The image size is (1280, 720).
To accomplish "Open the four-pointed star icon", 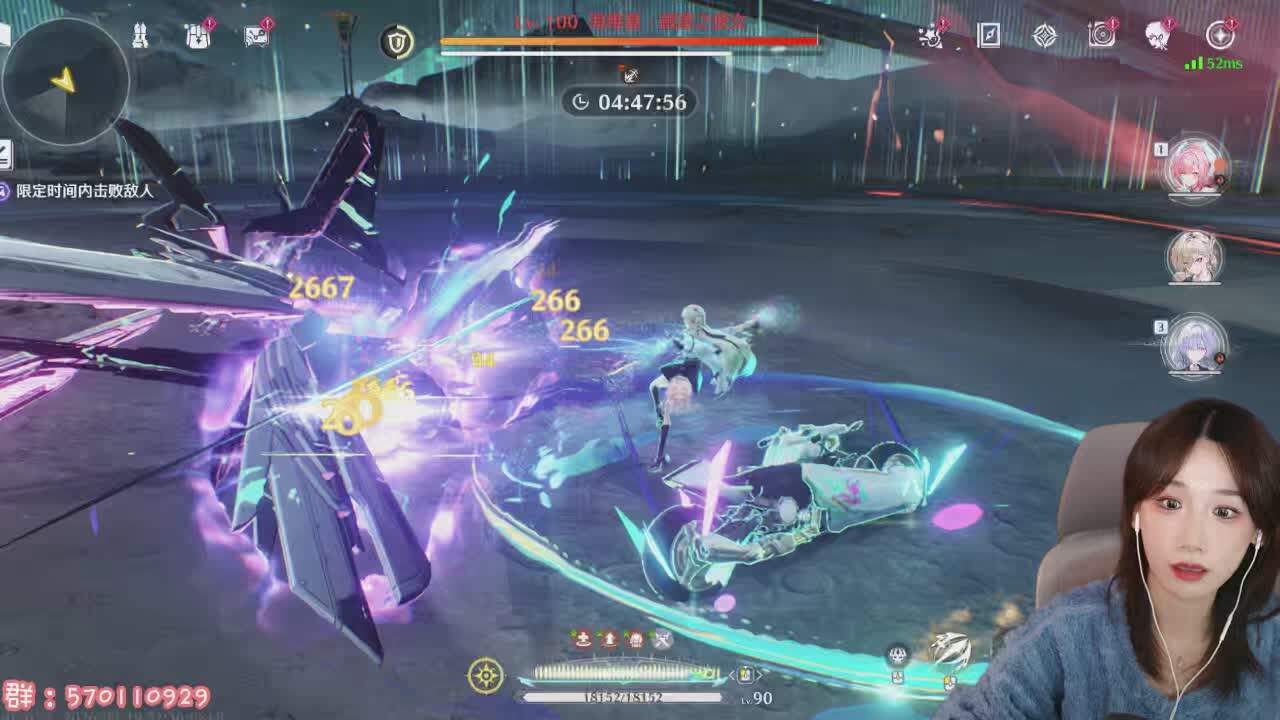I will tap(1045, 36).
